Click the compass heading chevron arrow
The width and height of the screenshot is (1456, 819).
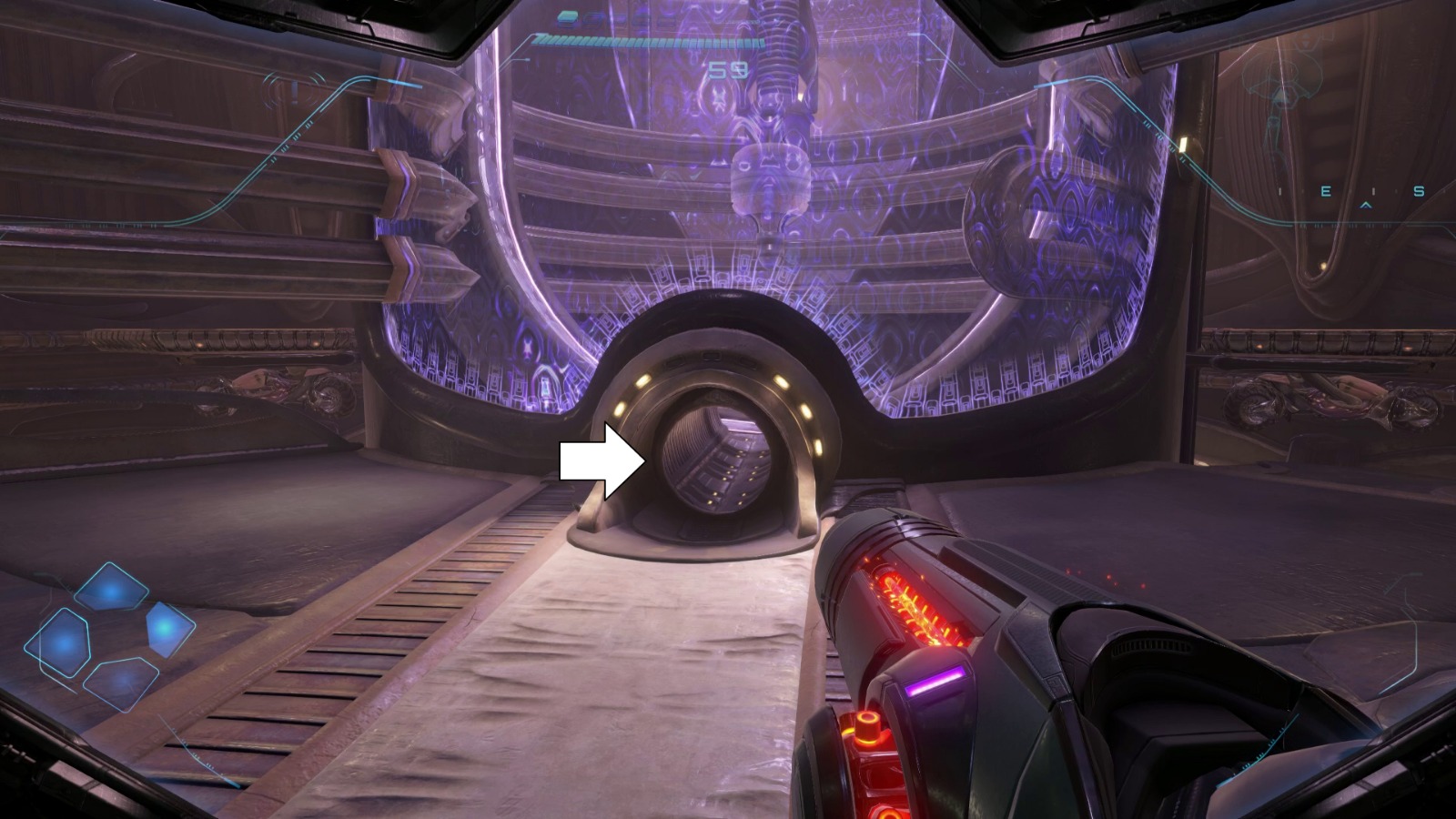point(1365,206)
